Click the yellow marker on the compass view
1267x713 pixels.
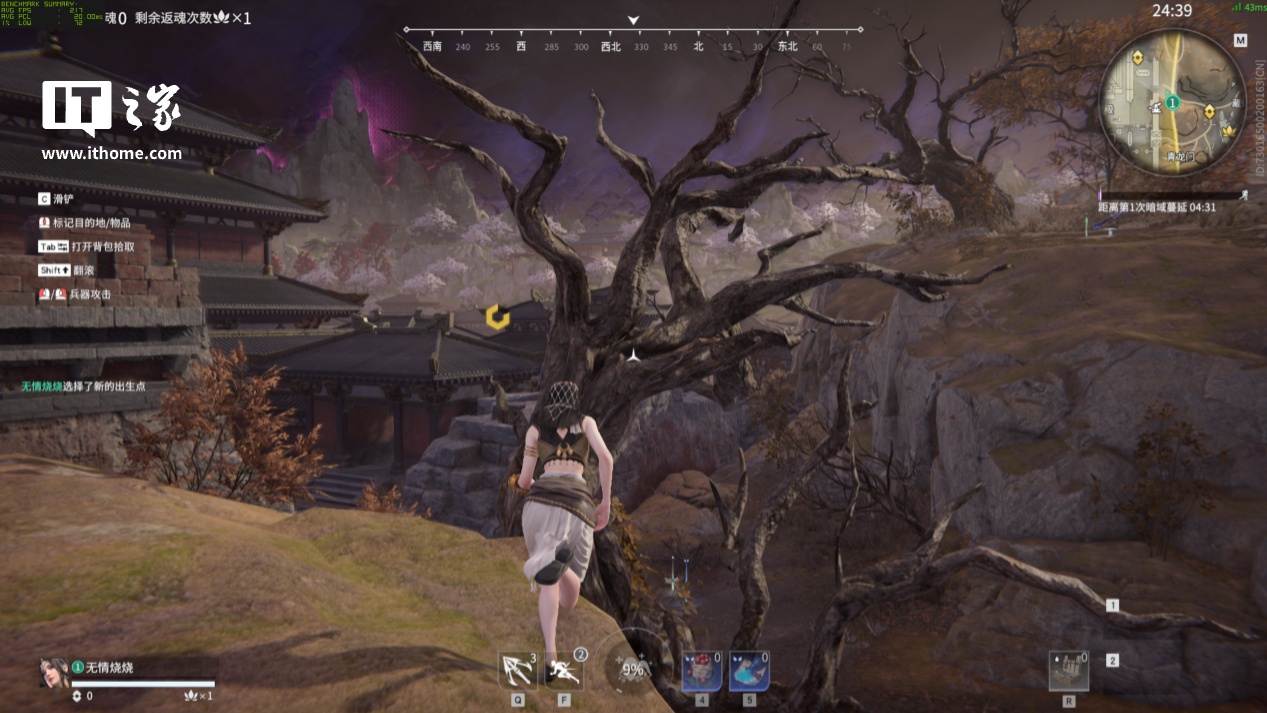coord(497,318)
